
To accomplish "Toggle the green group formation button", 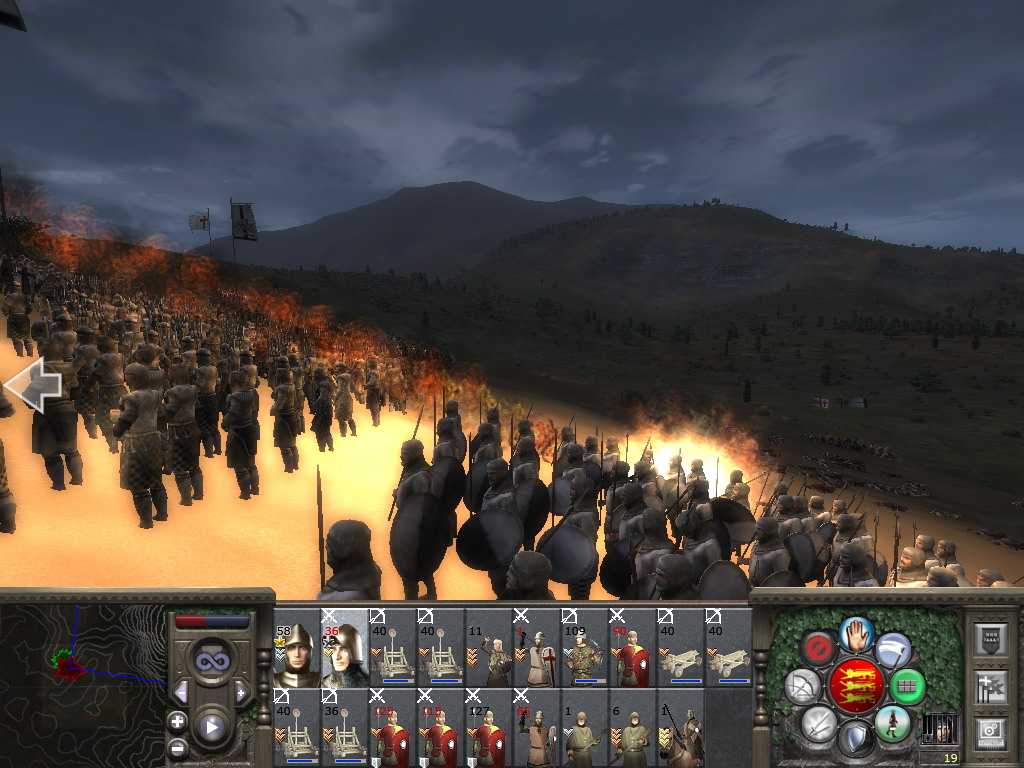I will tap(907, 686).
